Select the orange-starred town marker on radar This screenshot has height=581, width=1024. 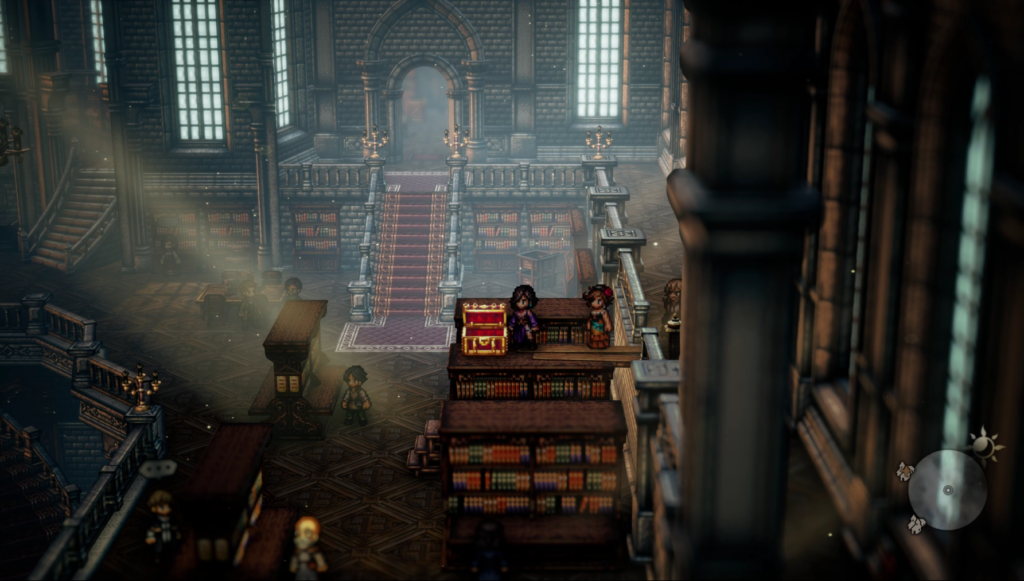click(x=904, y=471)
